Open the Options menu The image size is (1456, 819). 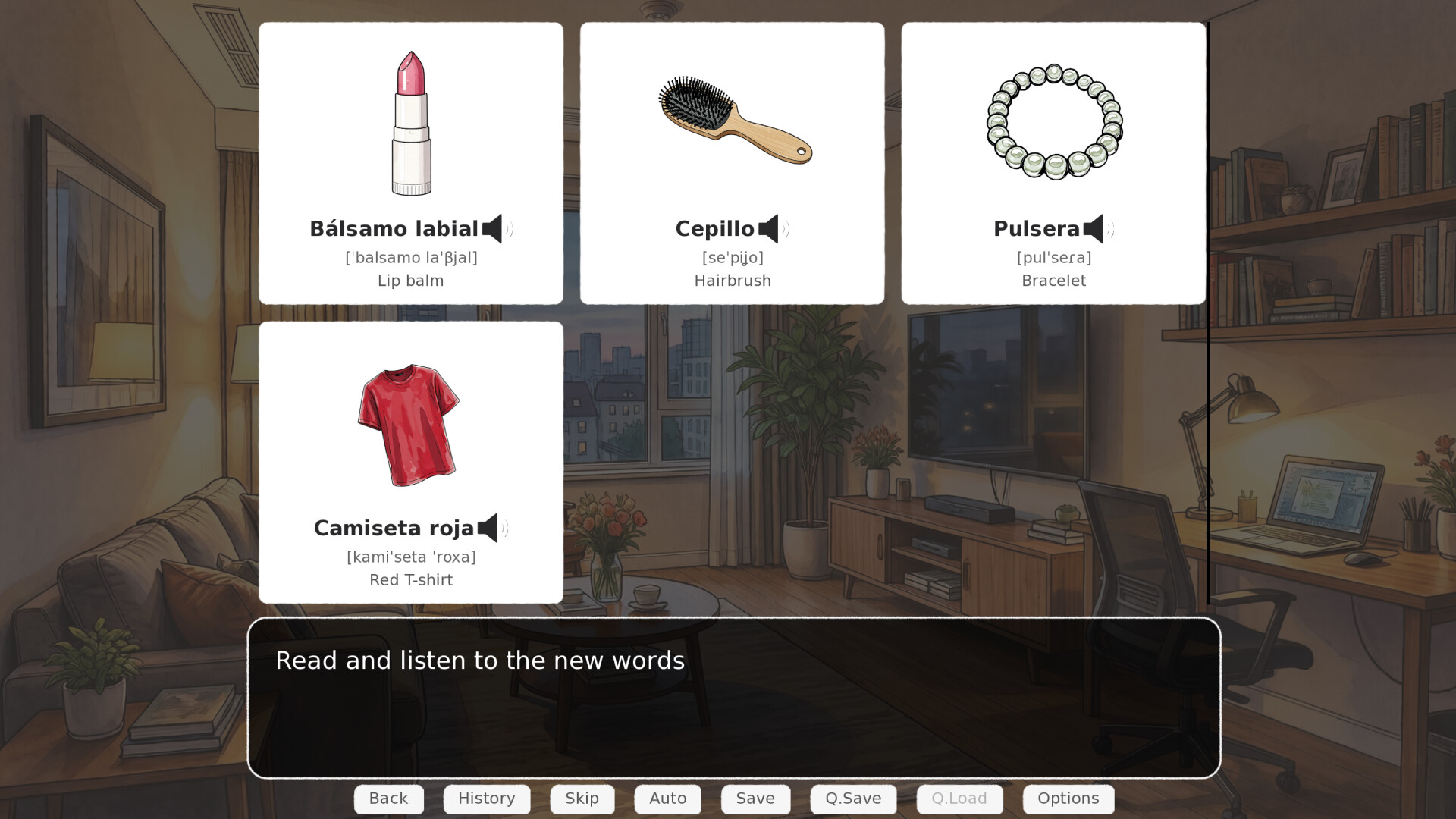[x=1068, y=799]
